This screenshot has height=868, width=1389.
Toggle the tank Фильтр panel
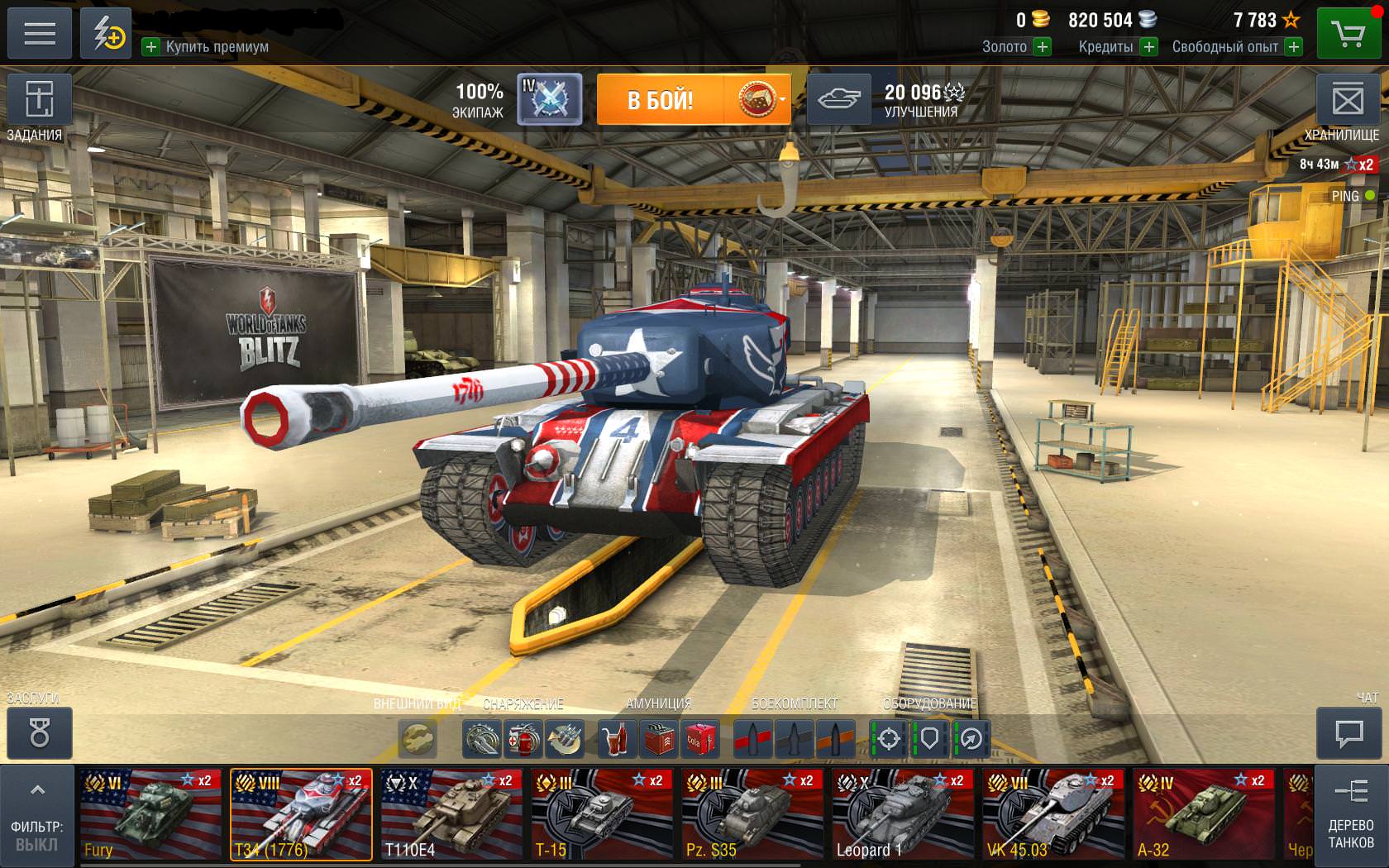[x=36, y=816]
